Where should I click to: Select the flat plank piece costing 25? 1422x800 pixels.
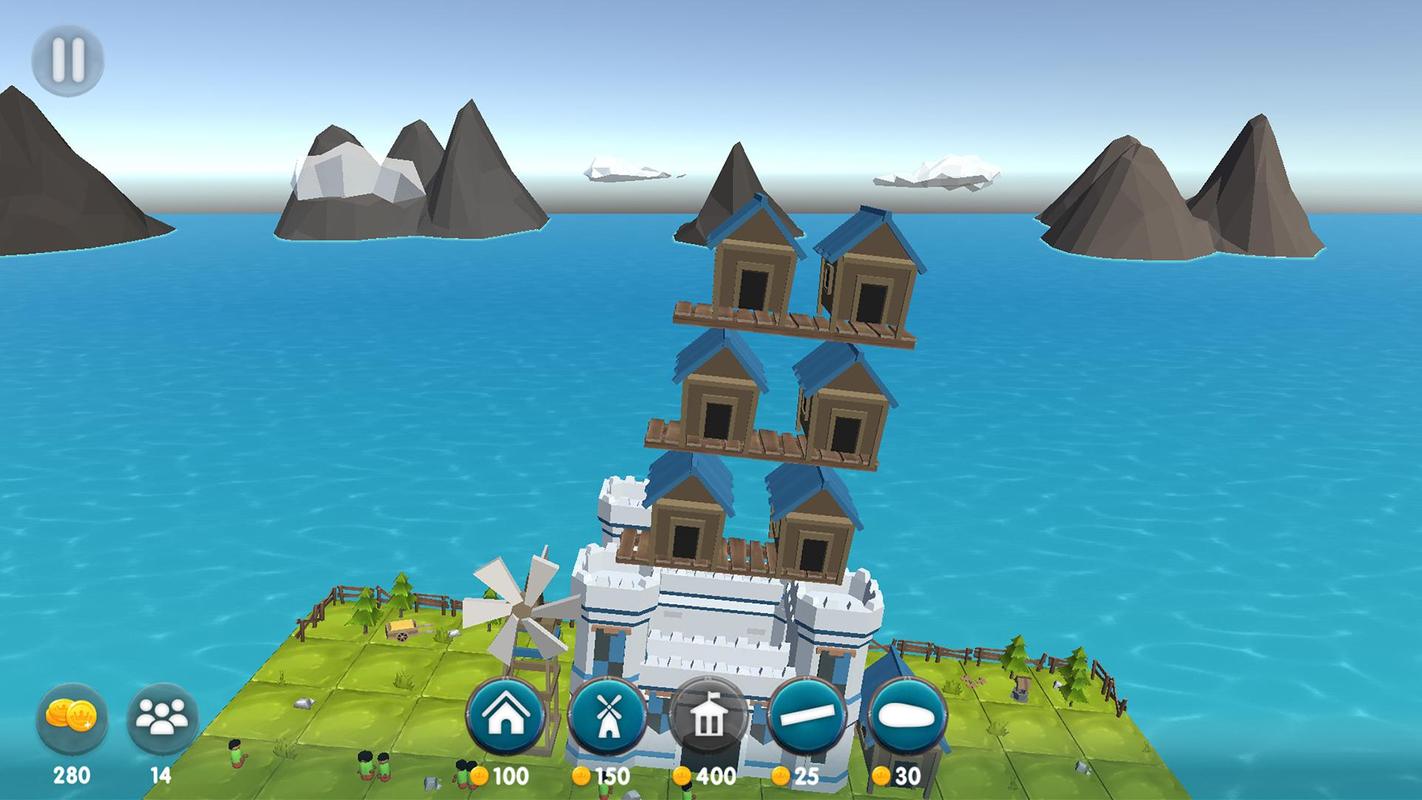point(808,717)
